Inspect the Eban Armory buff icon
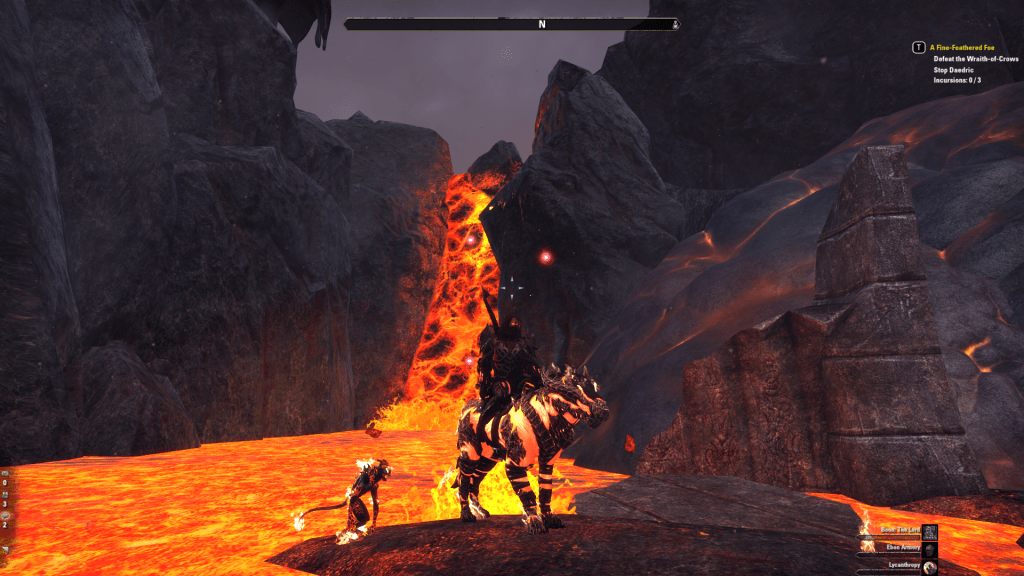The image size is (1024, 576). point(929,548)
